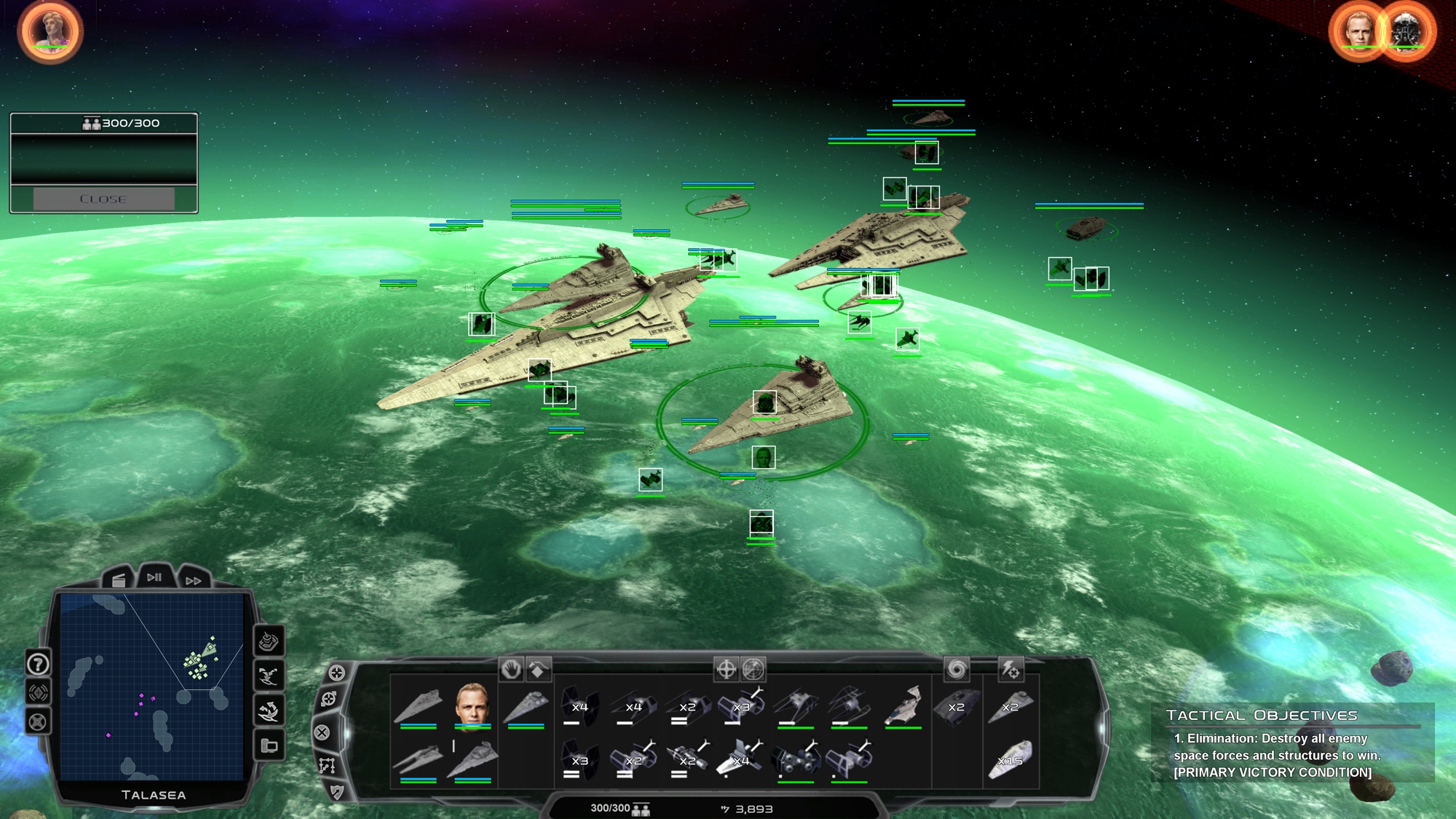The width and height of the screenshot is (1456, 819).
Task: Click the helmeted hero portrait at top right
Action: point(1405,31)
